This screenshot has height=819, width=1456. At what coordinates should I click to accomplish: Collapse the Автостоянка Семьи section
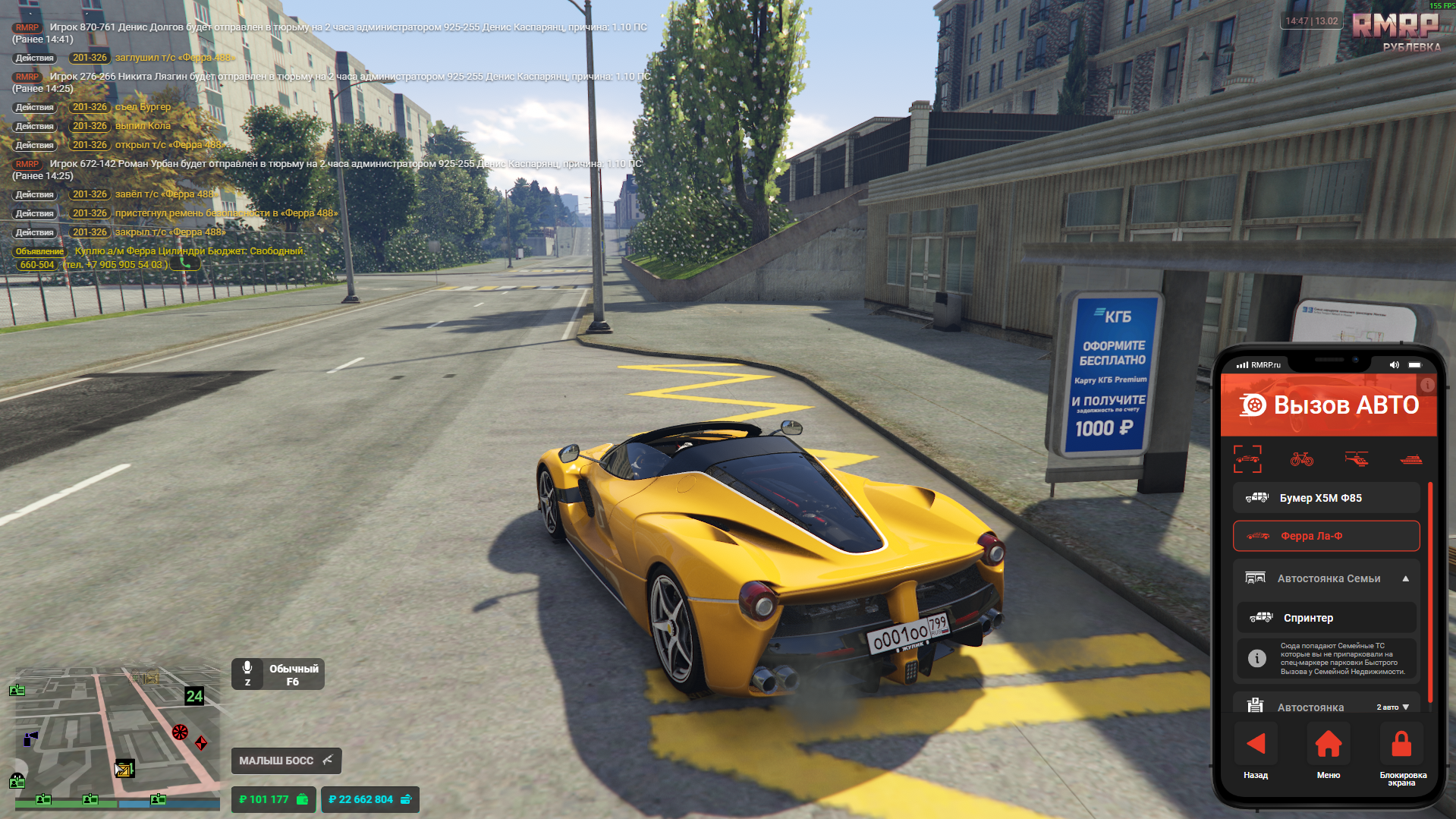coord(1406,578)
